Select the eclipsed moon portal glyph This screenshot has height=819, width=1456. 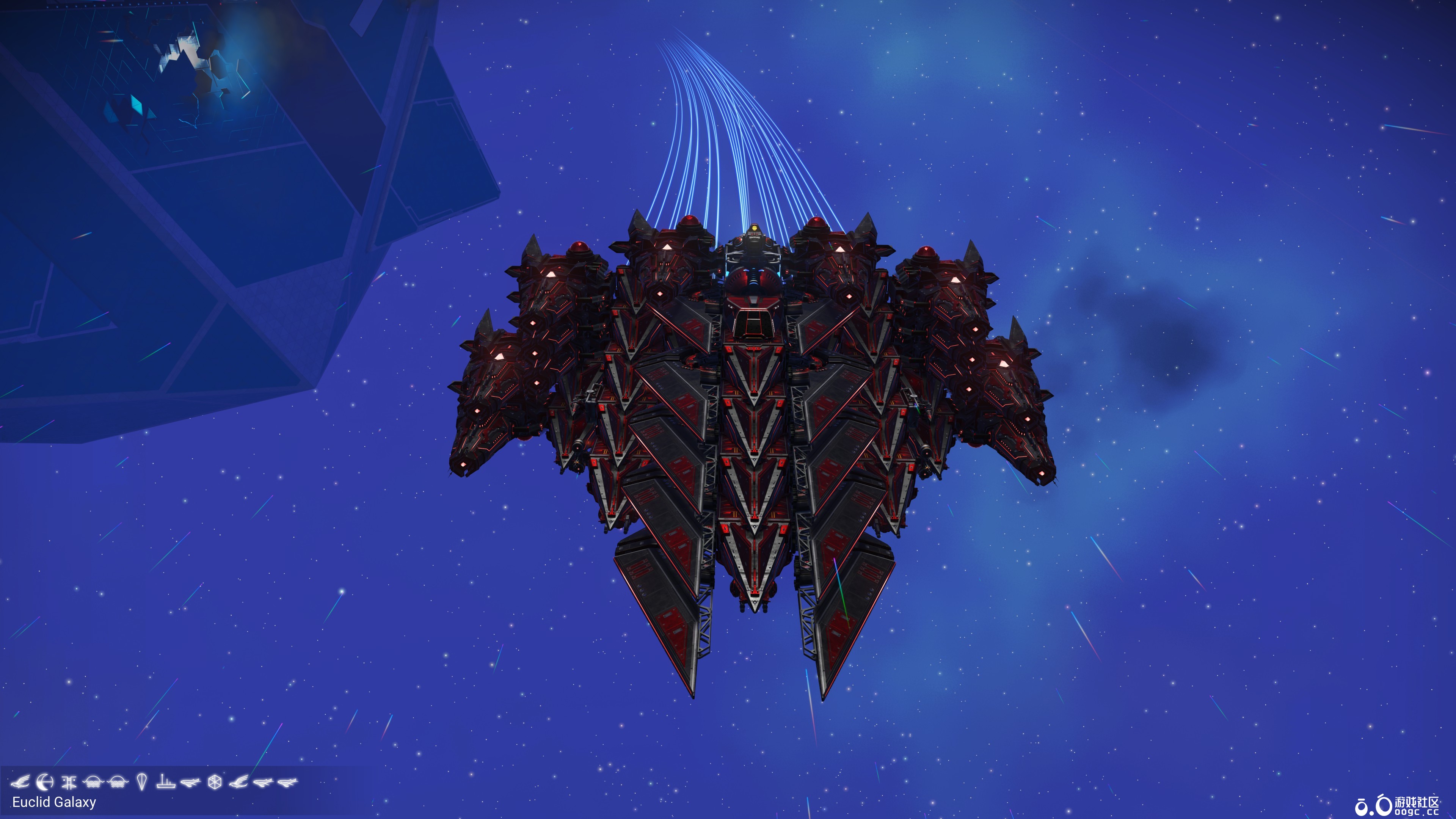point(44,782)
